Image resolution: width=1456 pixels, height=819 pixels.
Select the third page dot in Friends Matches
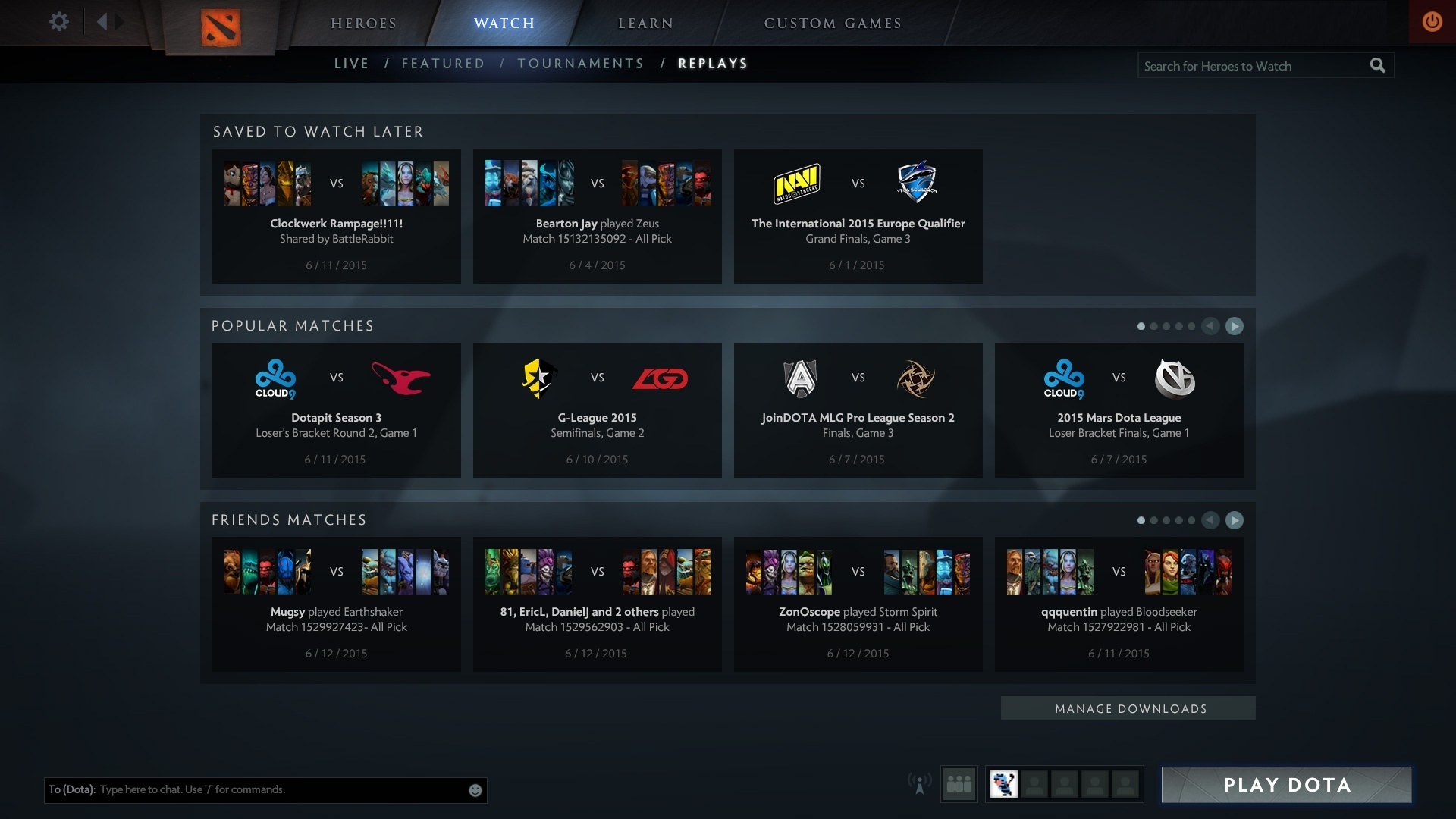coord(1166,521)
